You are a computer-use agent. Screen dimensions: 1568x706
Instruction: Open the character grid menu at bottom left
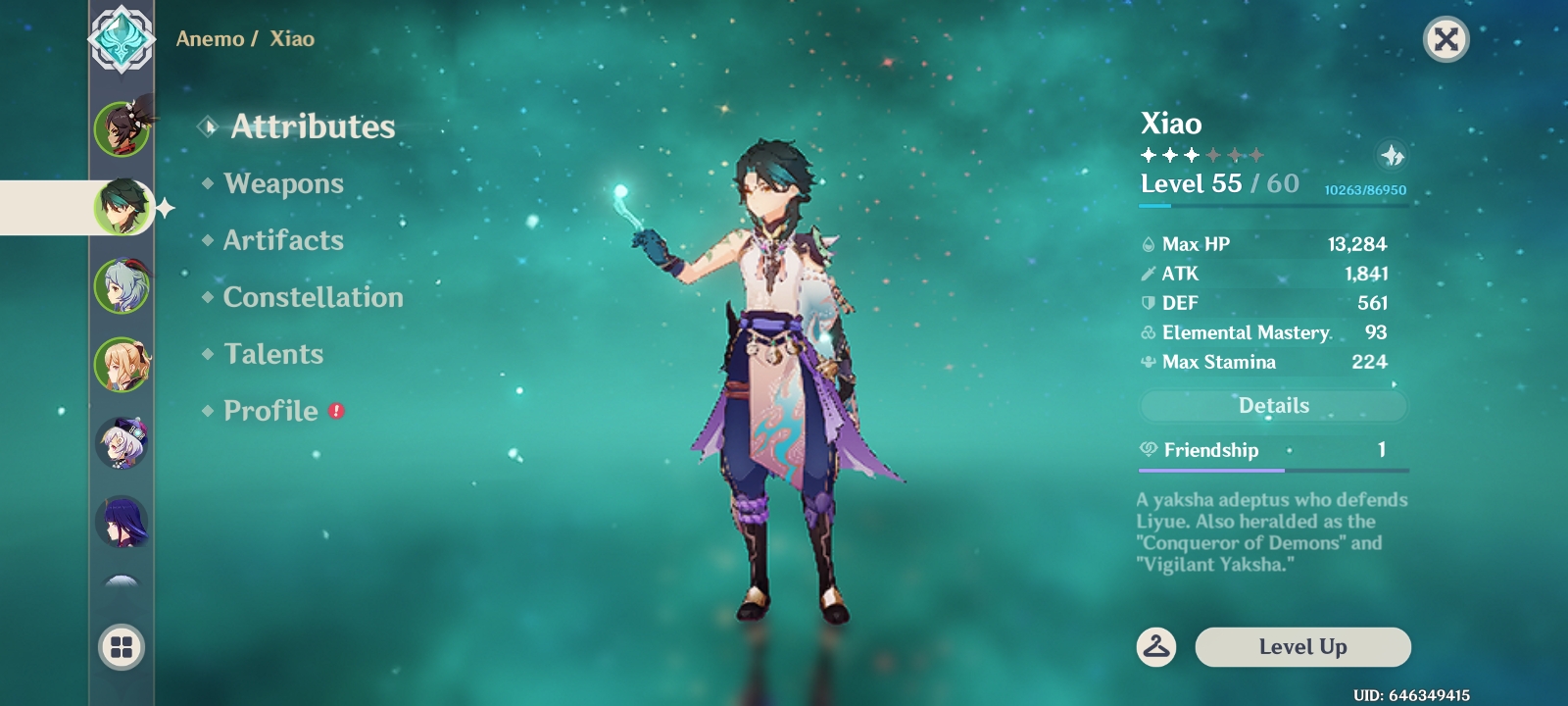(121, 647)
